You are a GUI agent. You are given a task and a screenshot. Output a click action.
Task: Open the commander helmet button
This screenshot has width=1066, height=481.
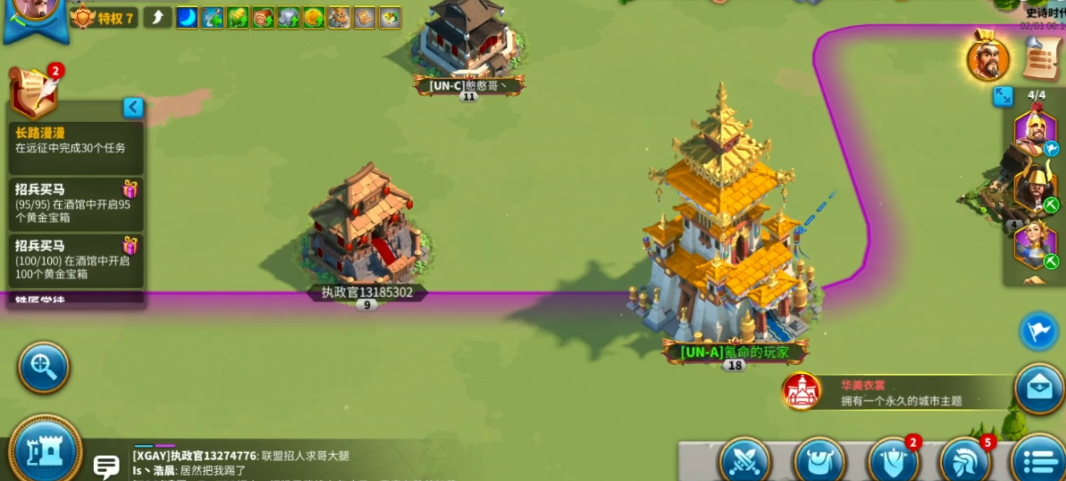[966, 461]
